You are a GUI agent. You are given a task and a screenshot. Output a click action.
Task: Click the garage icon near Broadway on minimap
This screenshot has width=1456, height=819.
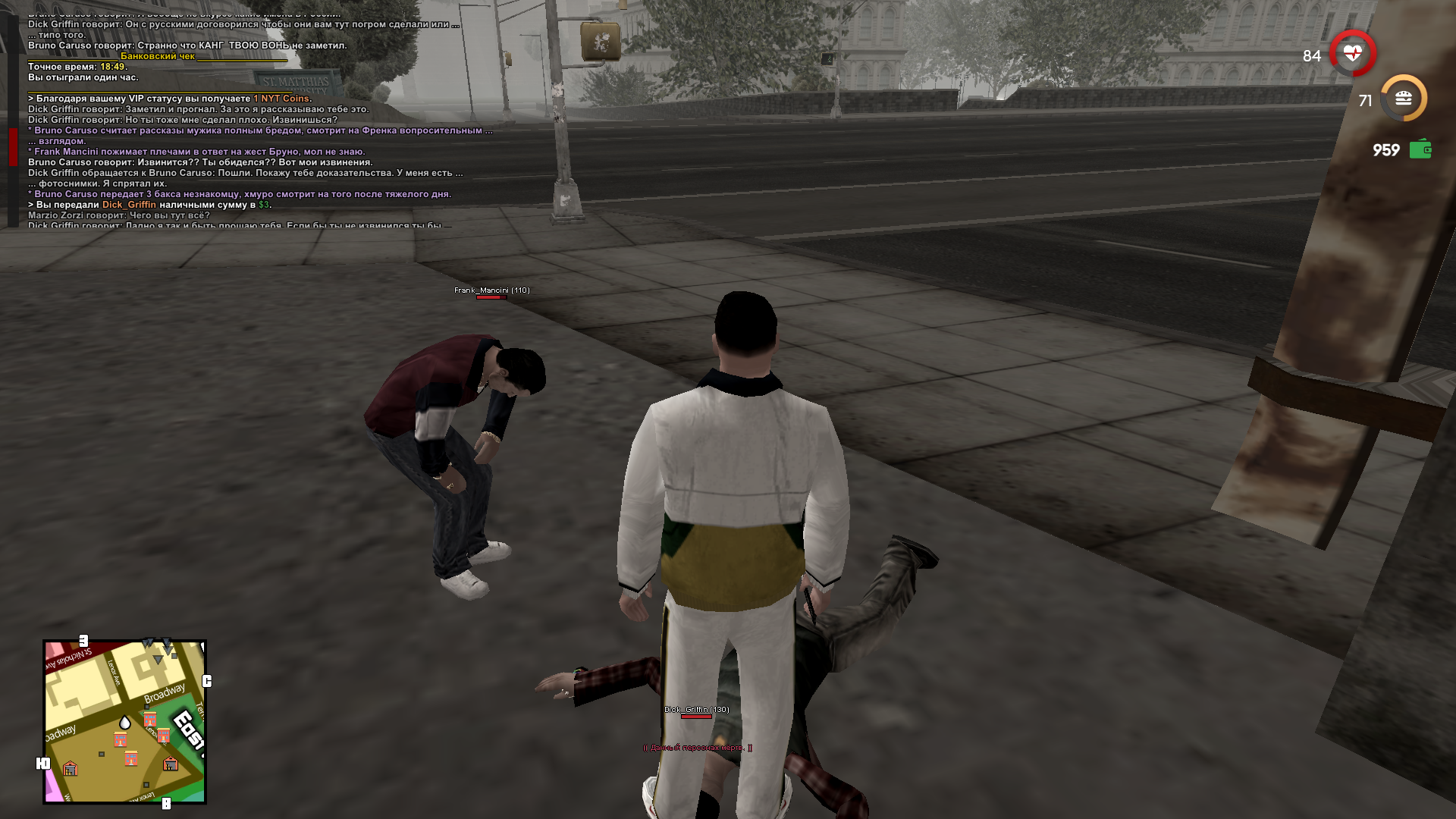70,768
